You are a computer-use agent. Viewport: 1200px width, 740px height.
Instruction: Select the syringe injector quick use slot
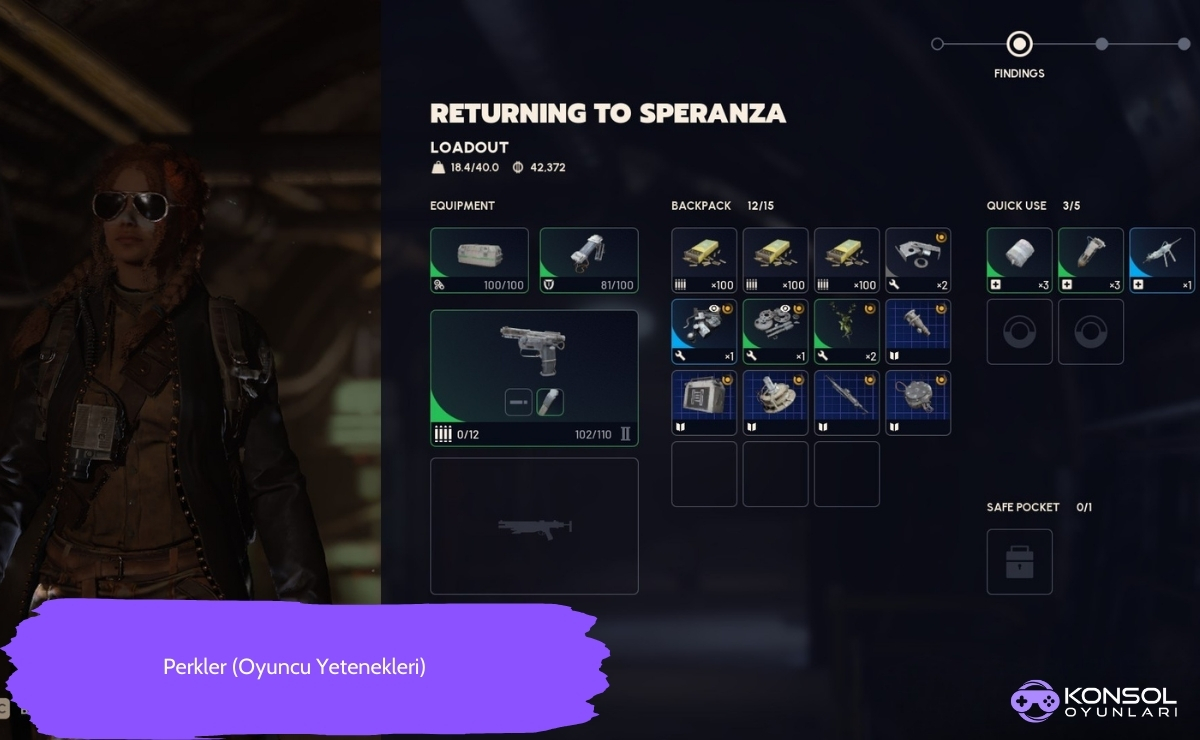[x=1090, y=260]
